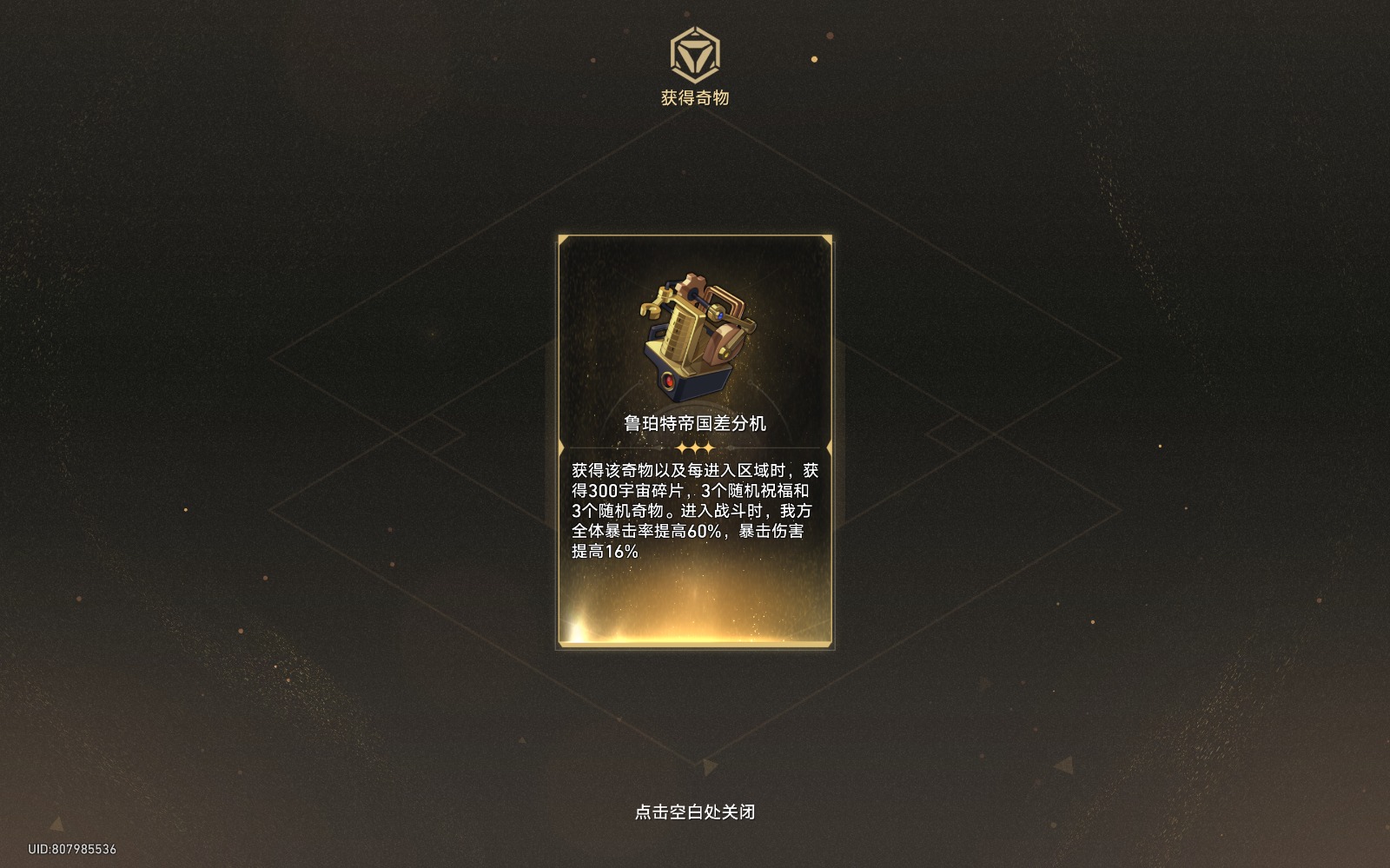Click the 获得奇物 title text
Viewport: 1390px width, 868px height.
[695, 97]
